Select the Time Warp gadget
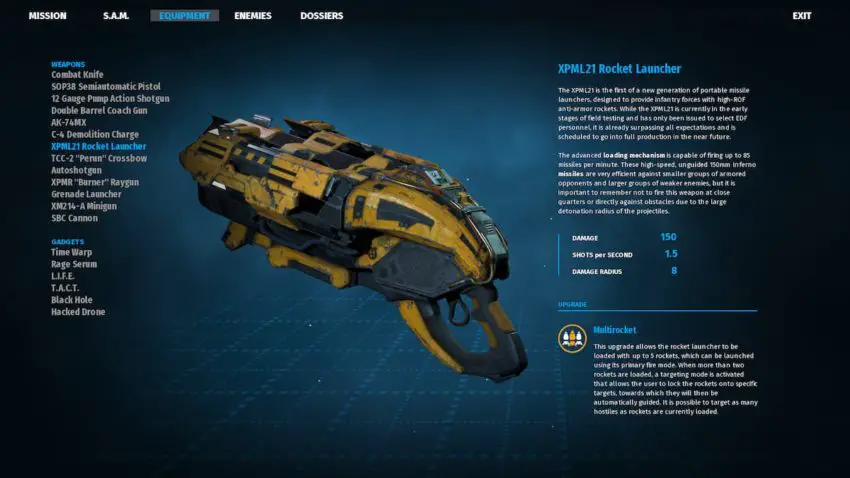 (x=72, y=253)
